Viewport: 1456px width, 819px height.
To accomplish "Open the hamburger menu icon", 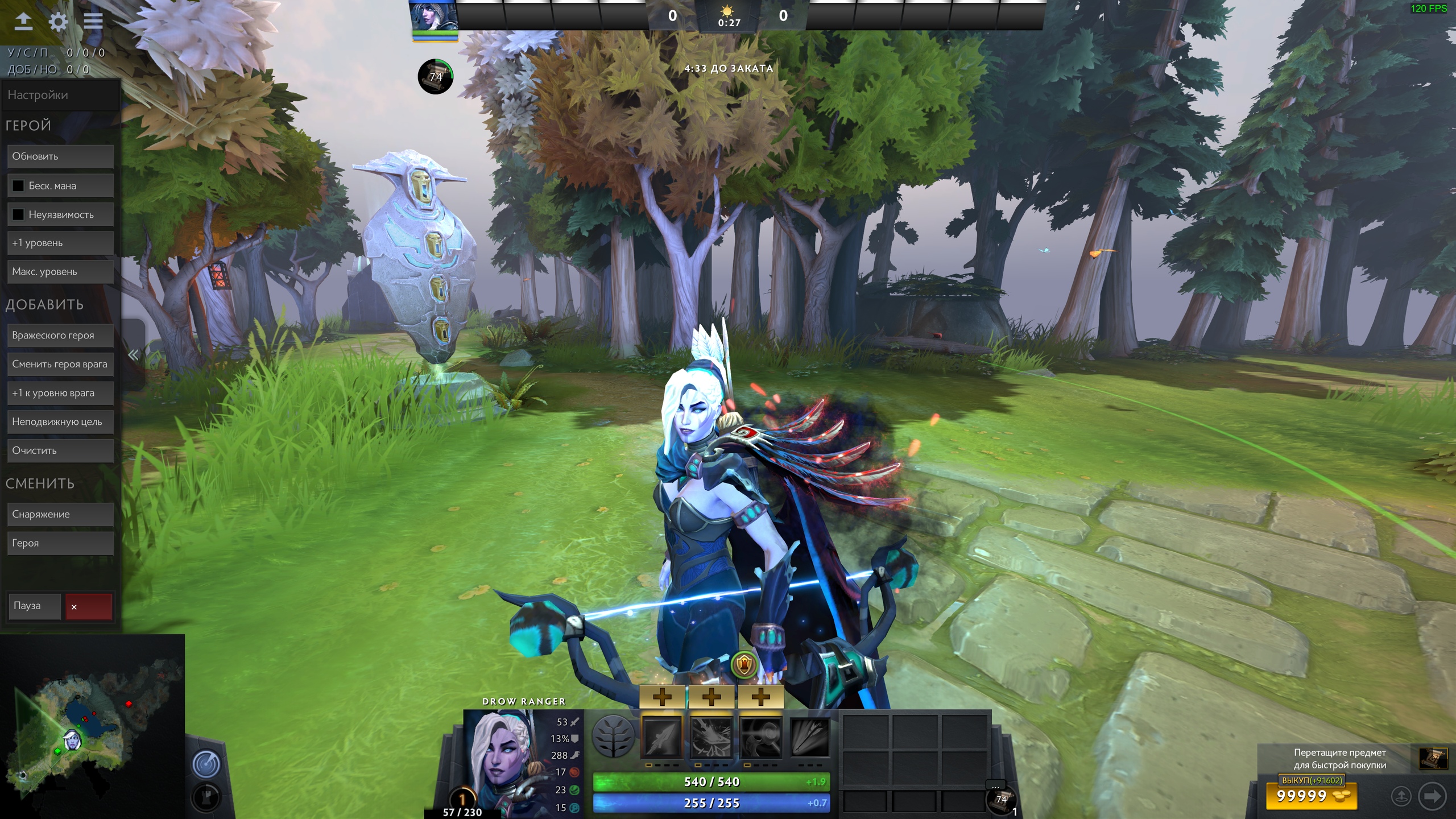I will tap(93, 22).
